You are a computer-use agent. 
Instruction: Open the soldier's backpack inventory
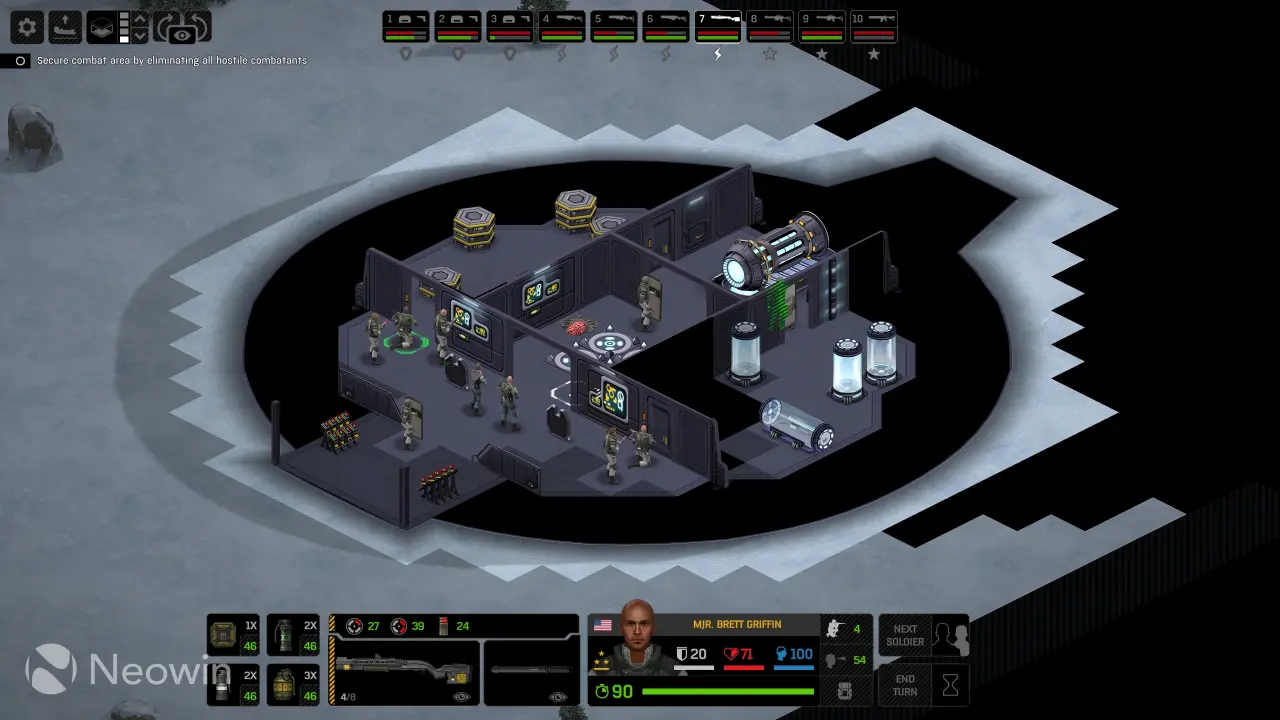point(844,692)
